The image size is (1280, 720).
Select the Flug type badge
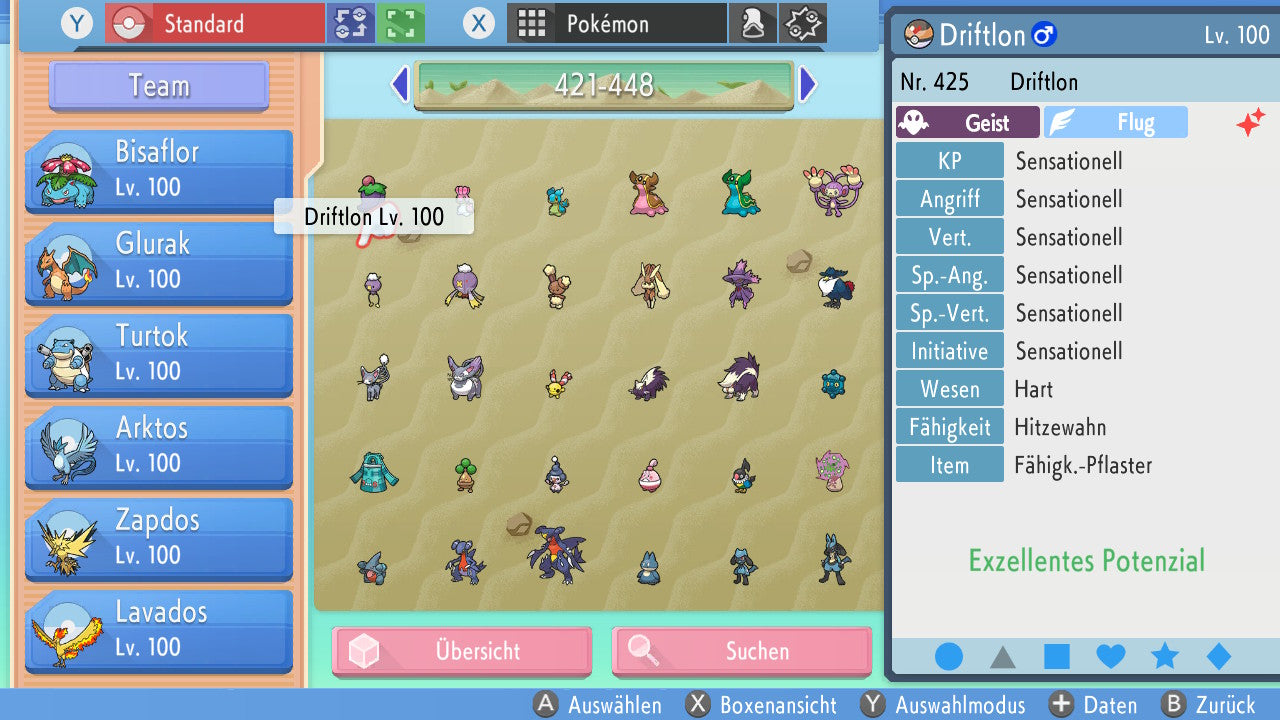click(1115, 122)
